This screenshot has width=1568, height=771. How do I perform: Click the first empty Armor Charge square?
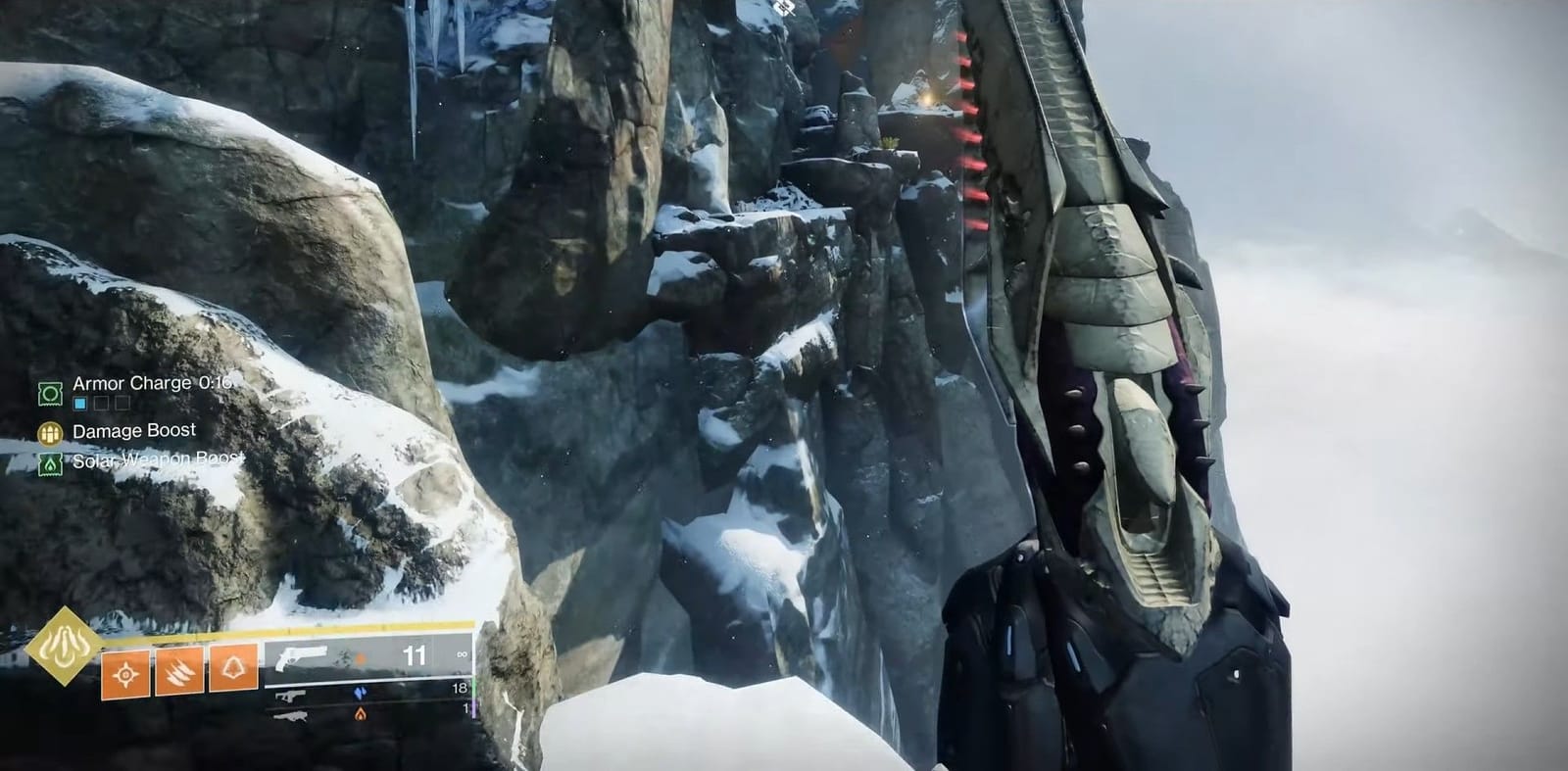click(101, 404)
